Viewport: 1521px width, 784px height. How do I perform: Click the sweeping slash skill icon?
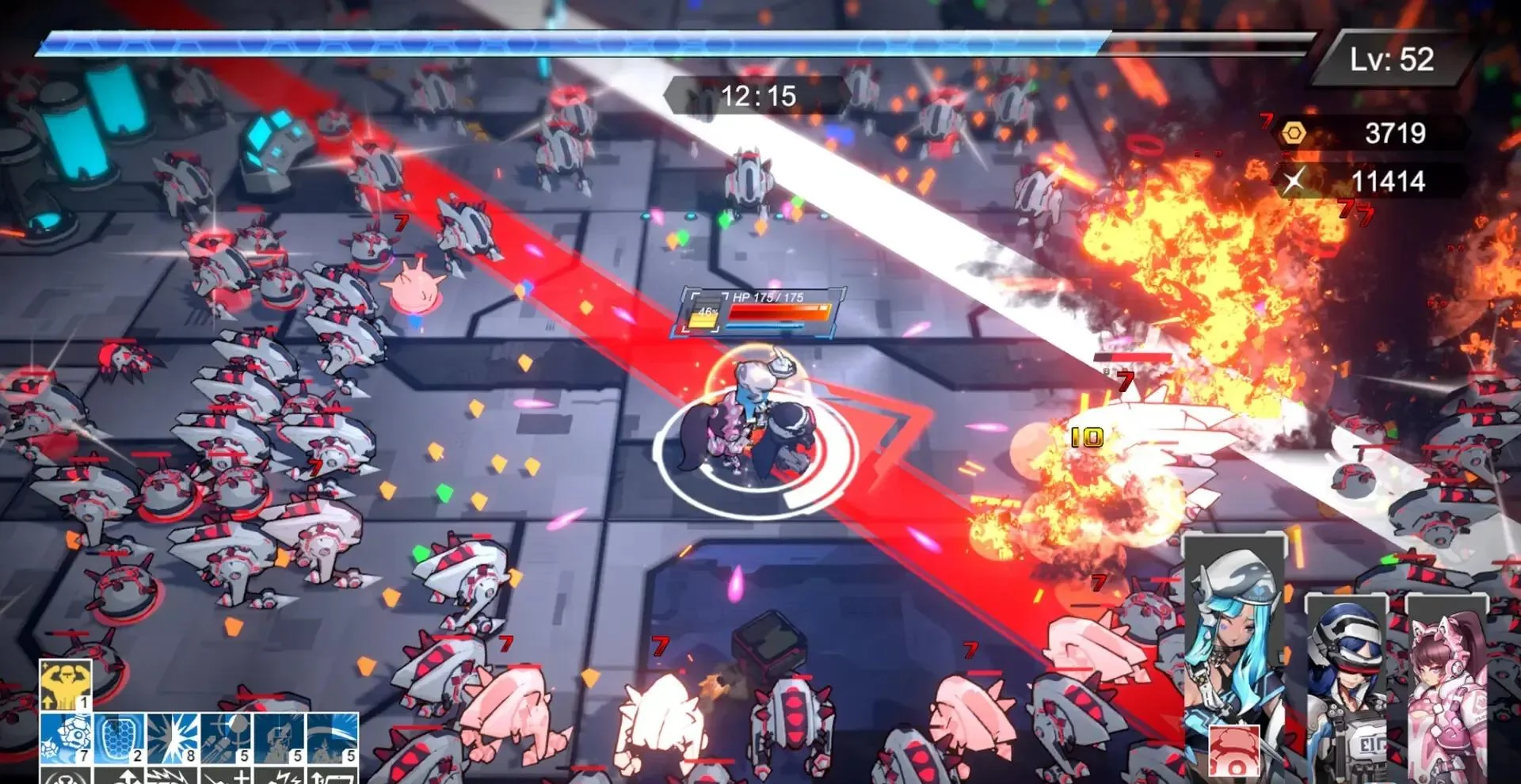pos(332,738)
